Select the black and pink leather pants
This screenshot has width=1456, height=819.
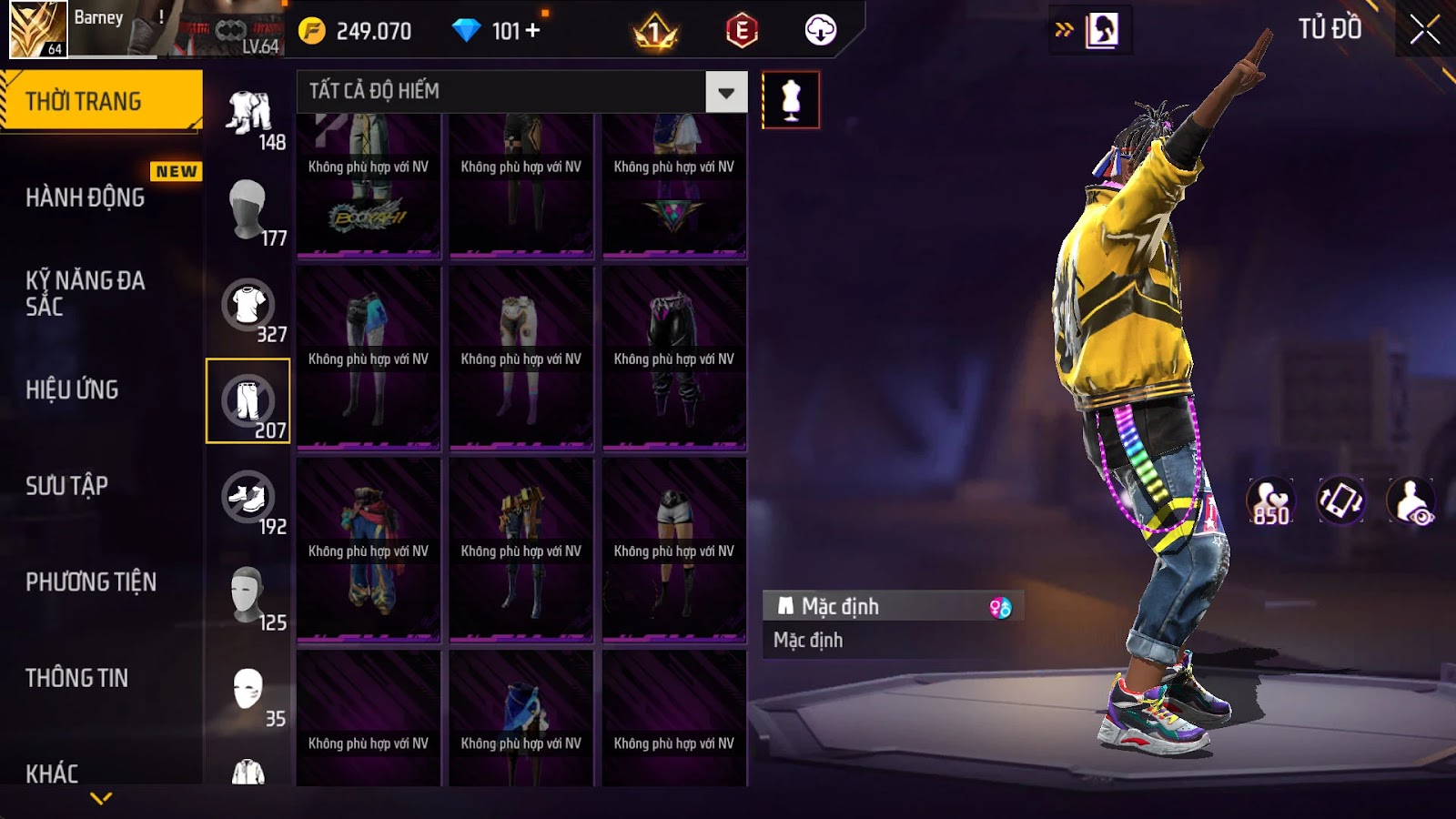(673, 359)
